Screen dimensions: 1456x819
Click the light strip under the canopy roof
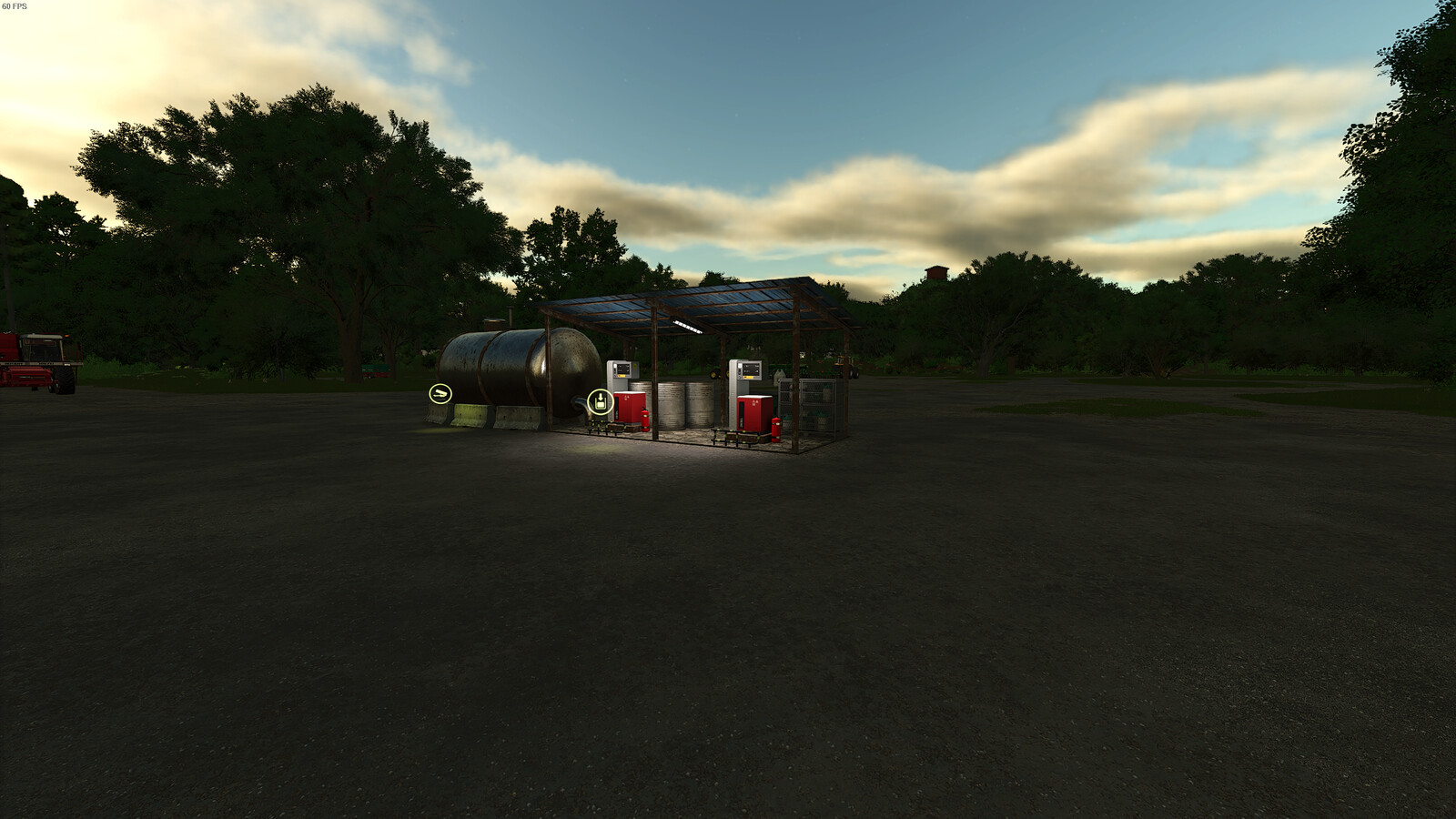click(688, 326)
